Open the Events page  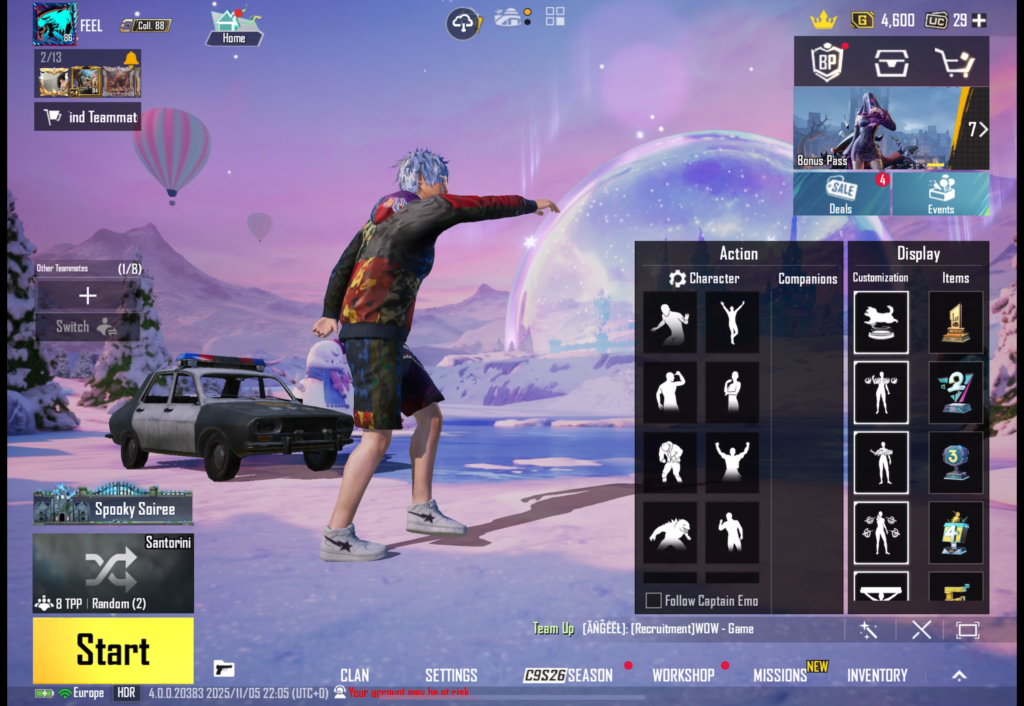tap(941, 194)
